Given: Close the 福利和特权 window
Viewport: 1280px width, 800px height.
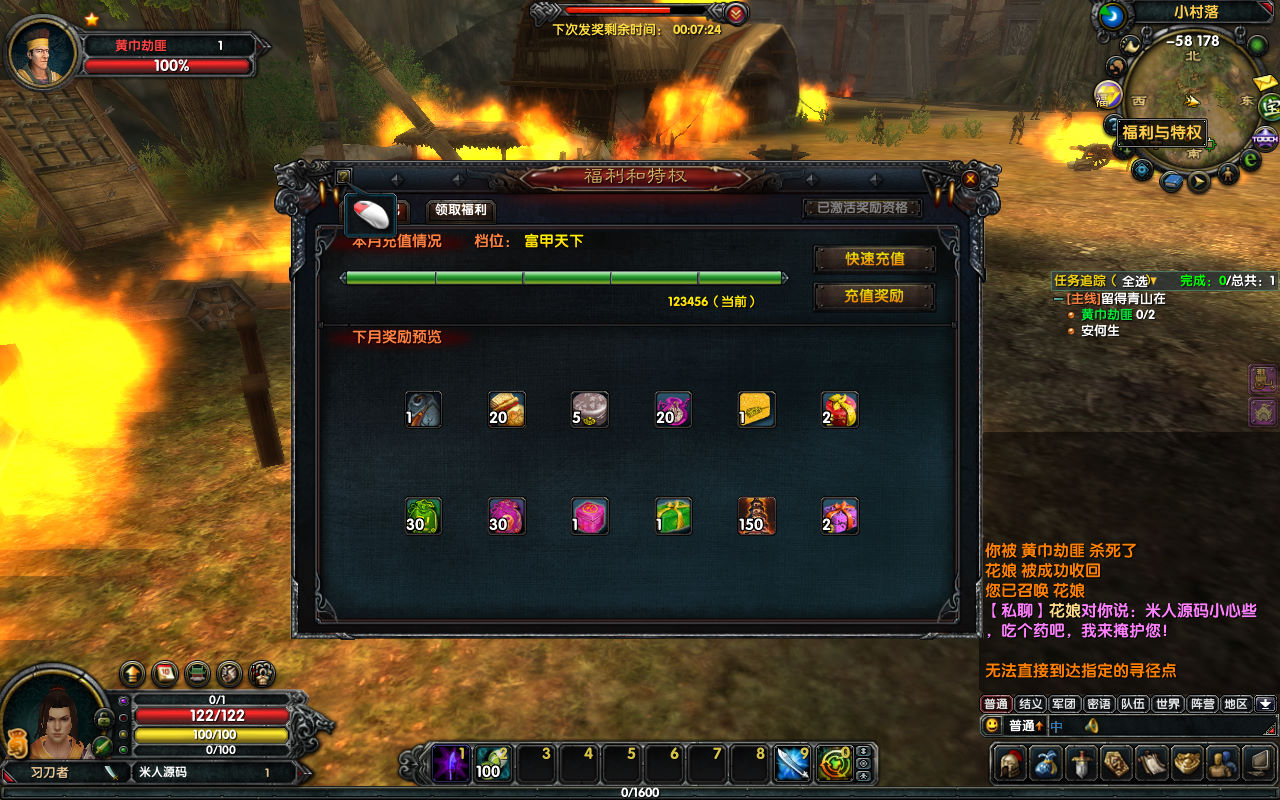Looking at the screenshot, I should pyautogui.click(x=970, y=178).
